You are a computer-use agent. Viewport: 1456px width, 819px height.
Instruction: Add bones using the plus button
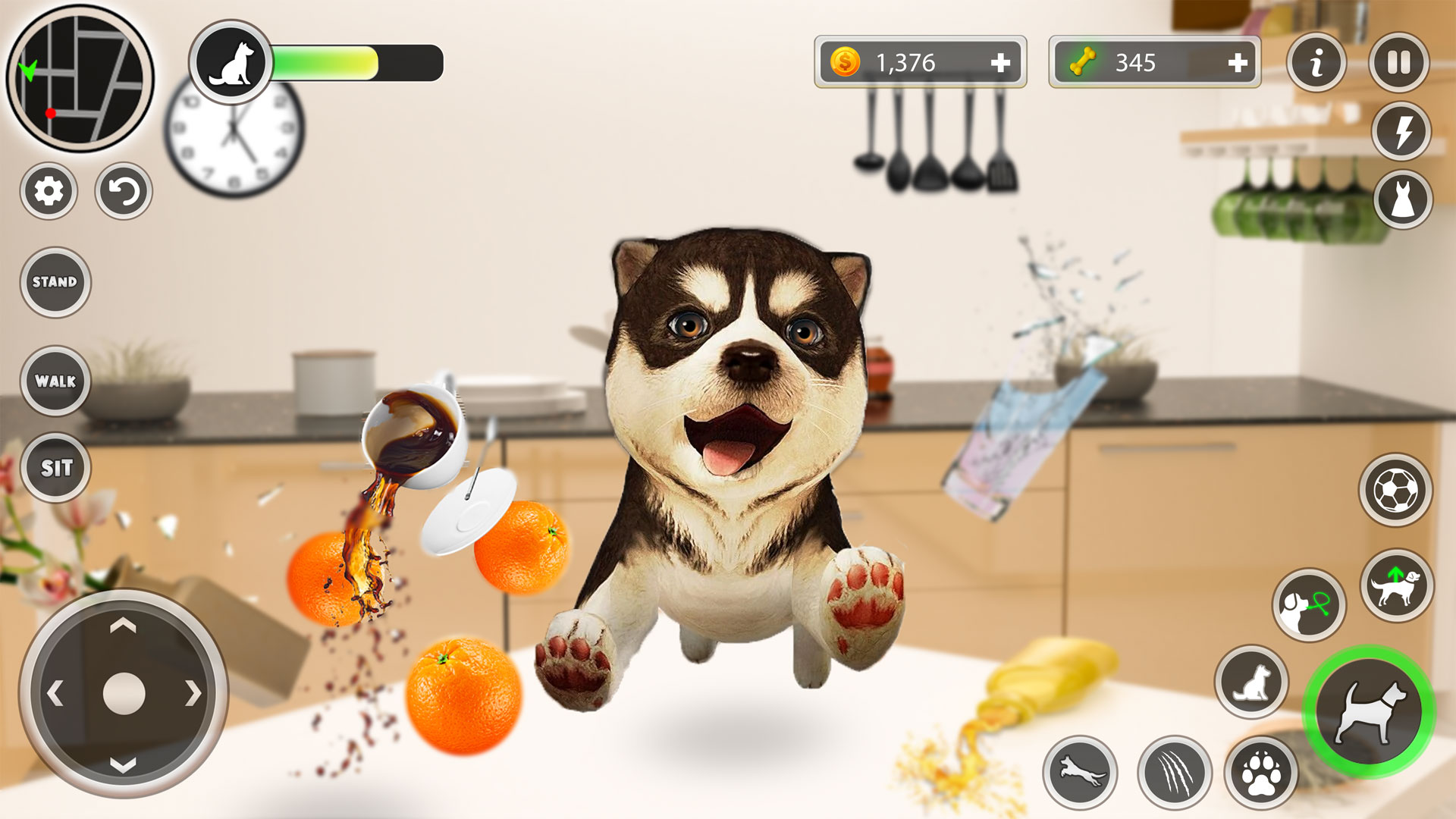(x=1236, y=63)
